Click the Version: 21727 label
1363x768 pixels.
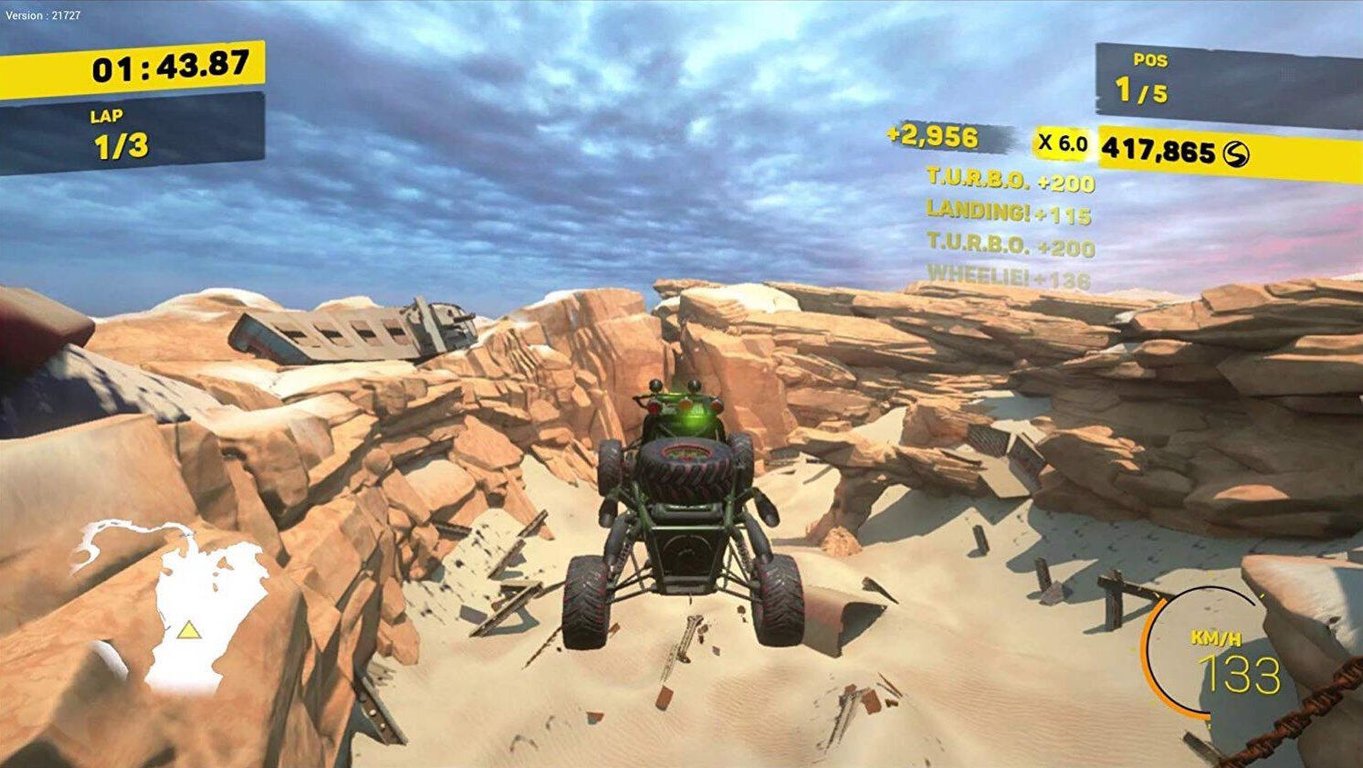coord(40,14)
